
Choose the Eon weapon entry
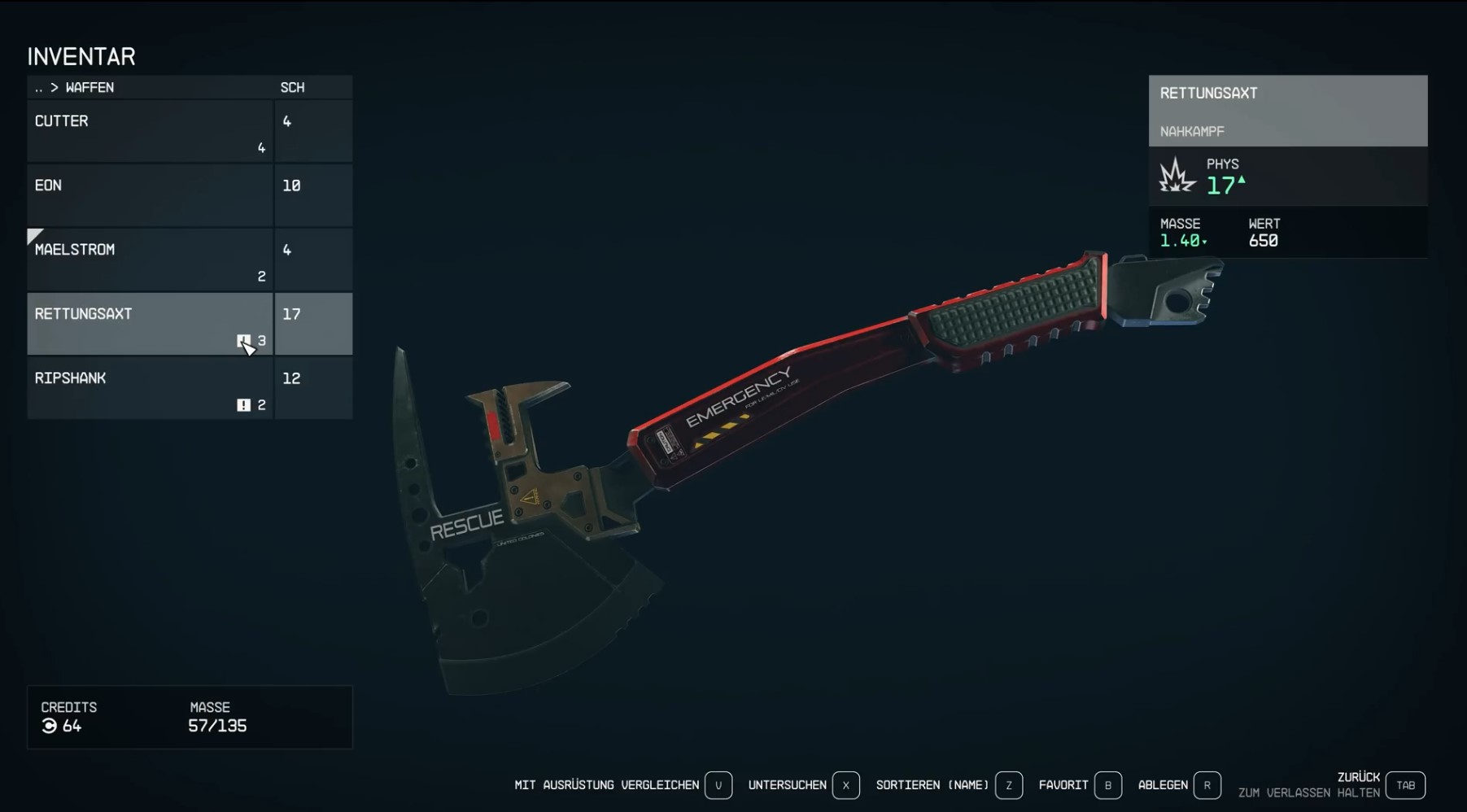click(x=150, y=195)
